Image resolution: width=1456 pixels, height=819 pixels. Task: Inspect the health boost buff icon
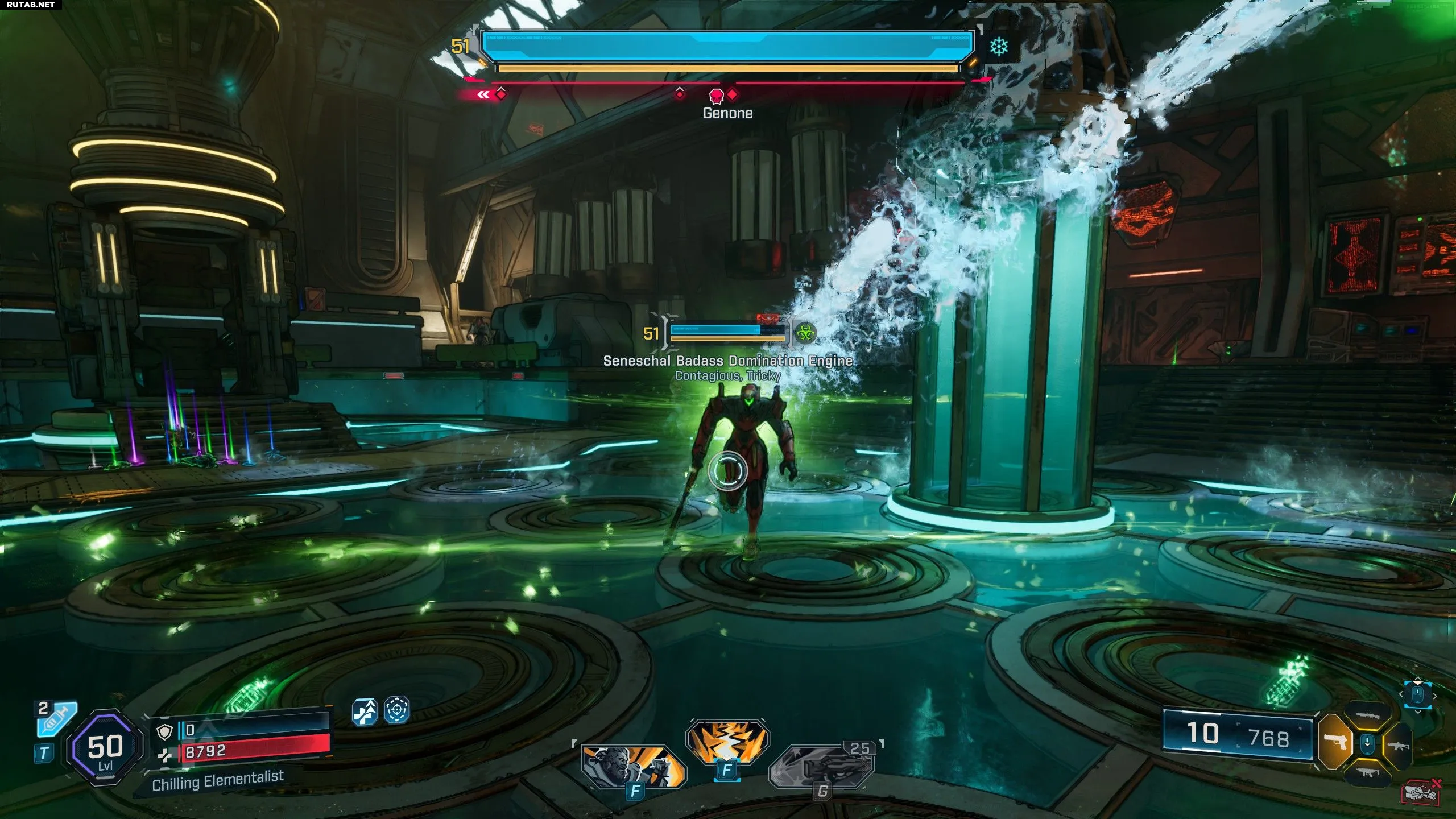(x=365, y=711)
